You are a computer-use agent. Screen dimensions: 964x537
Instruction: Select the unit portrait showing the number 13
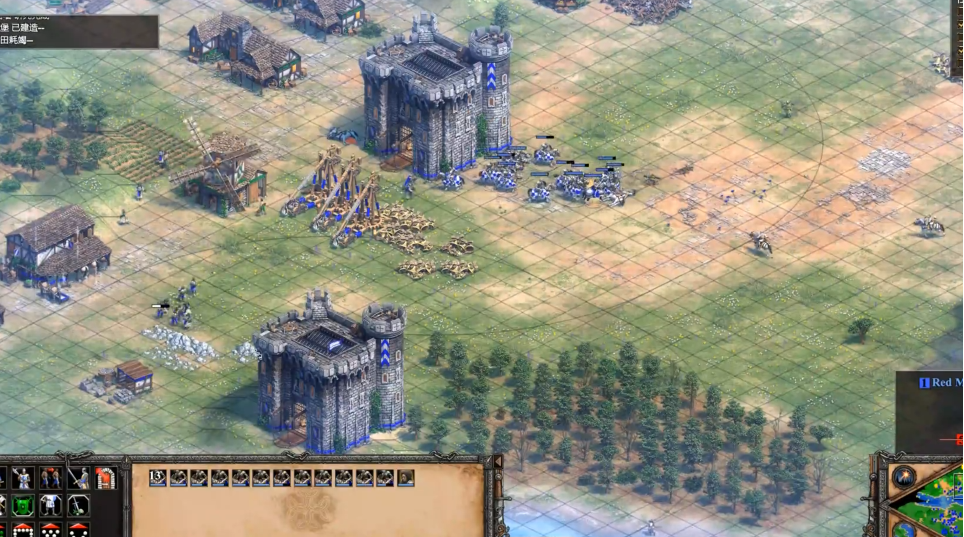[158, 478]
